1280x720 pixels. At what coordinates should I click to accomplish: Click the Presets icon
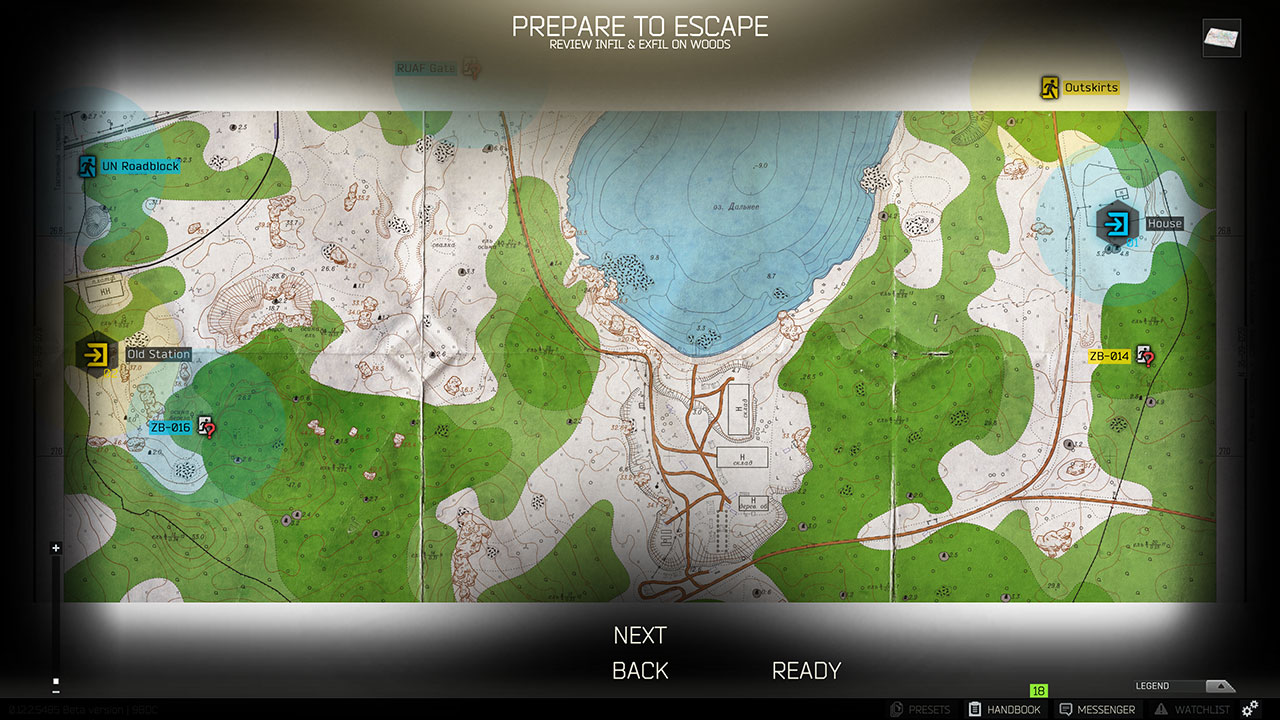pyautogui.click(x=898, y=709)
